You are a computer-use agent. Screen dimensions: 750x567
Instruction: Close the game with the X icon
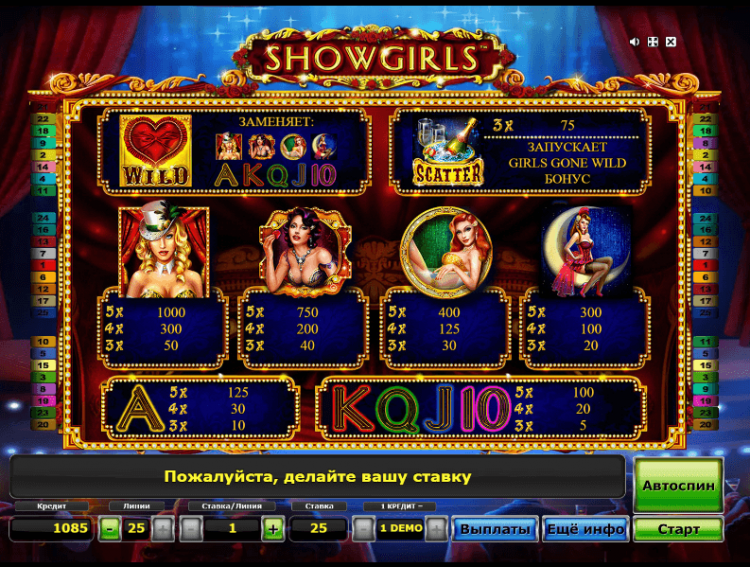point(670,42)
